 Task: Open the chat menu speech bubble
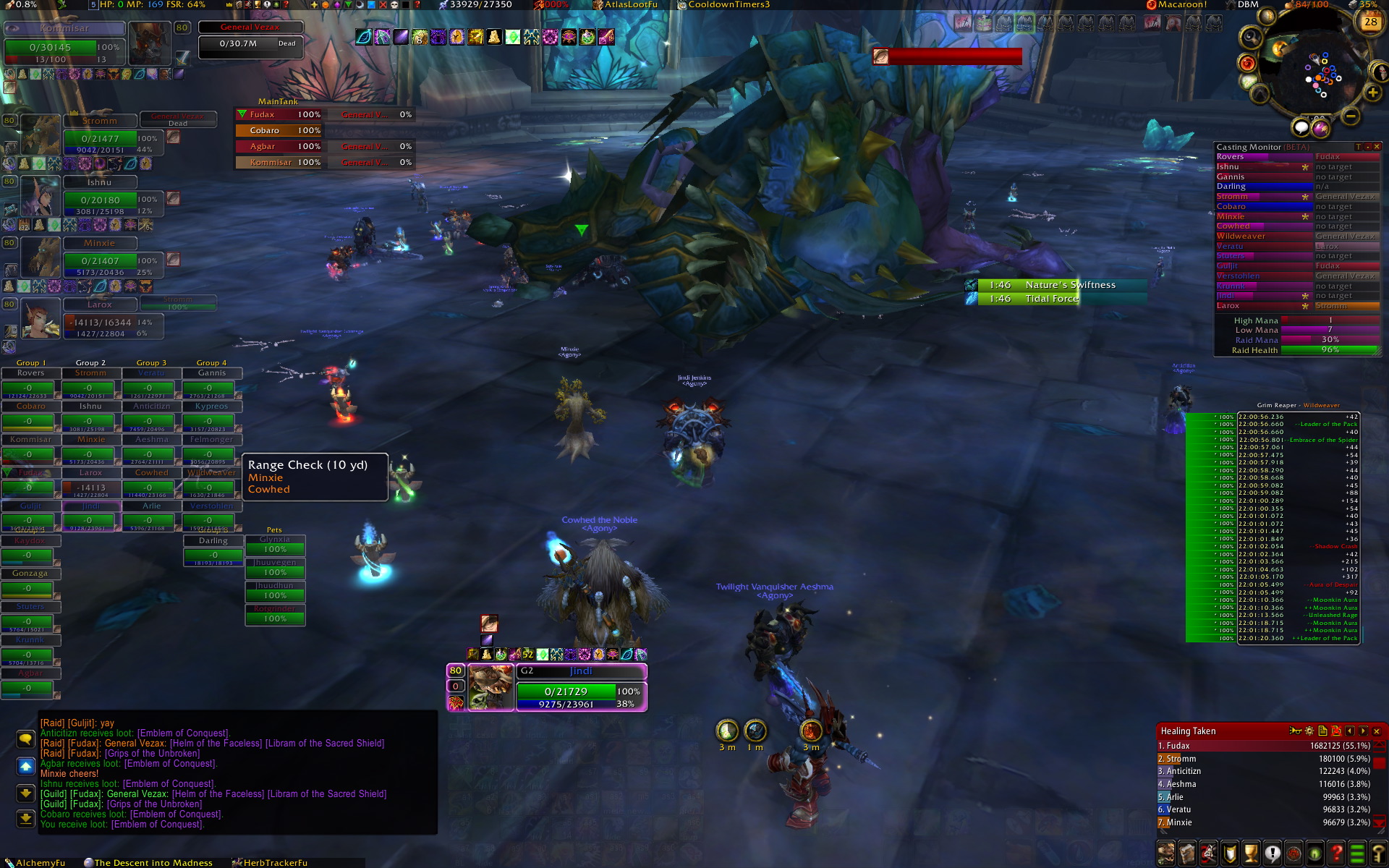click(x=25, y=739)
